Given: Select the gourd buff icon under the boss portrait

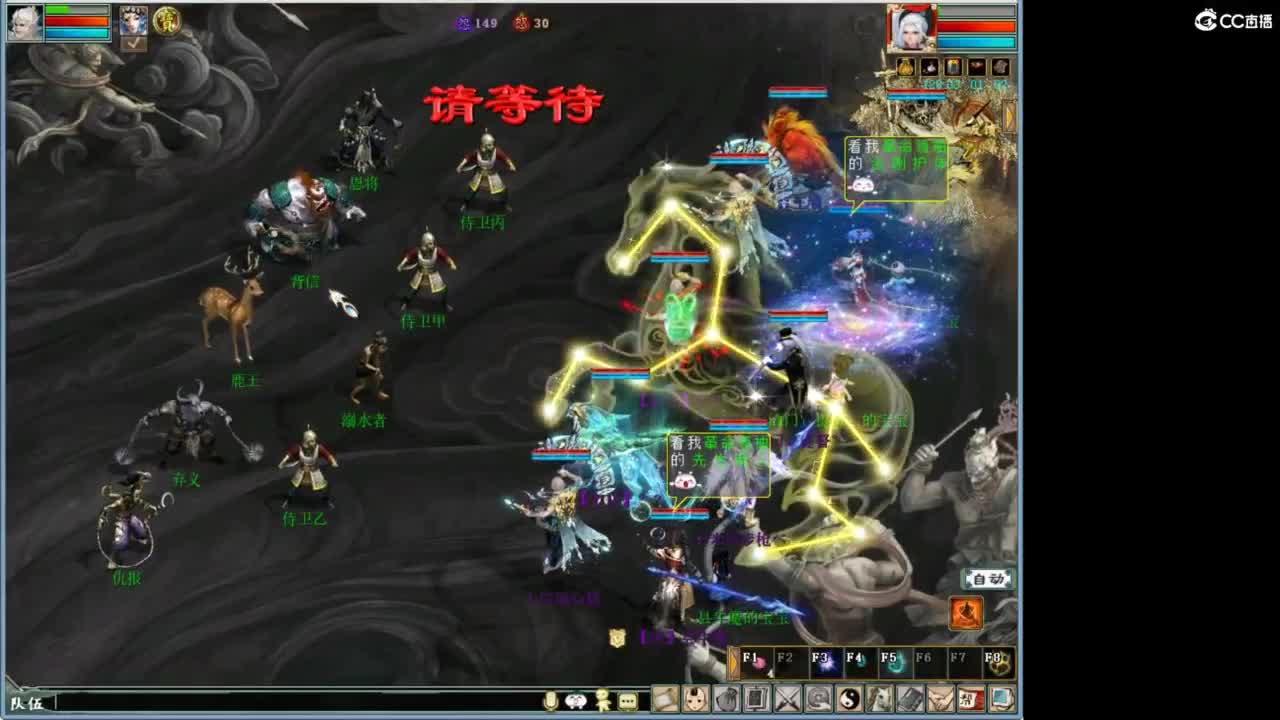Looking at the screenshot, I should (905, 66).
